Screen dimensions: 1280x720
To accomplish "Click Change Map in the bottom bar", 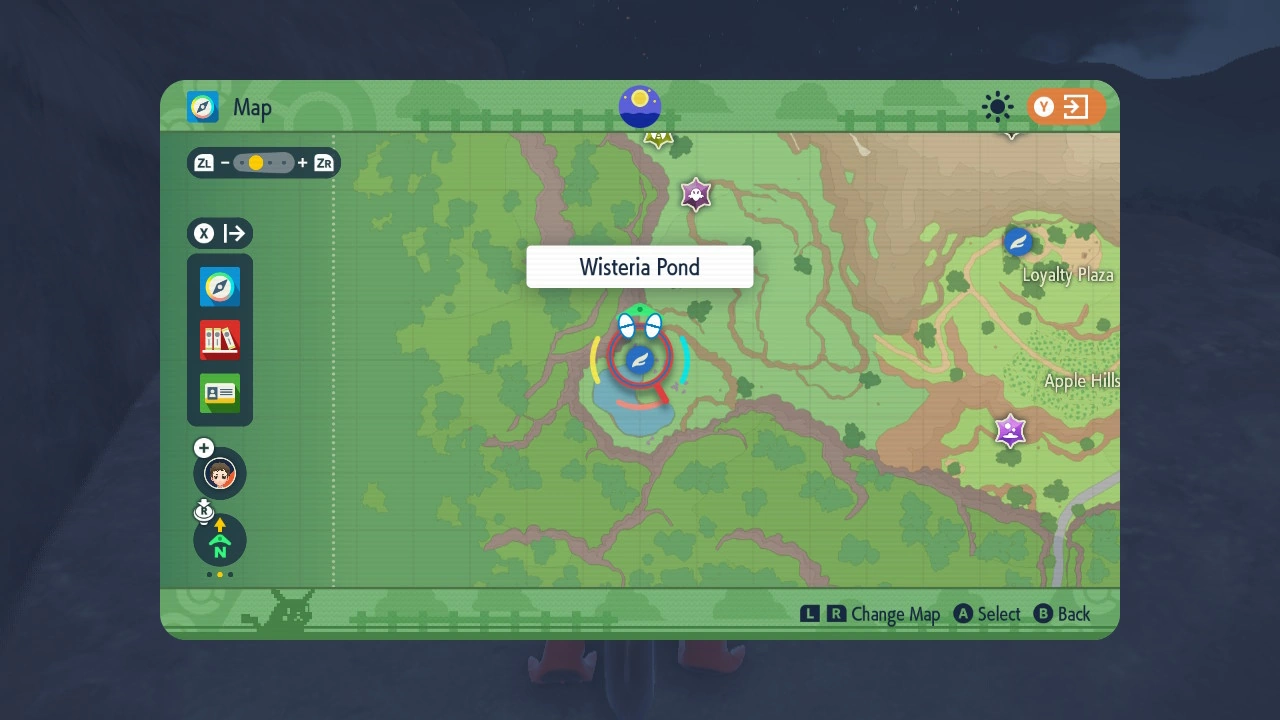I will (x=897, y=614).
